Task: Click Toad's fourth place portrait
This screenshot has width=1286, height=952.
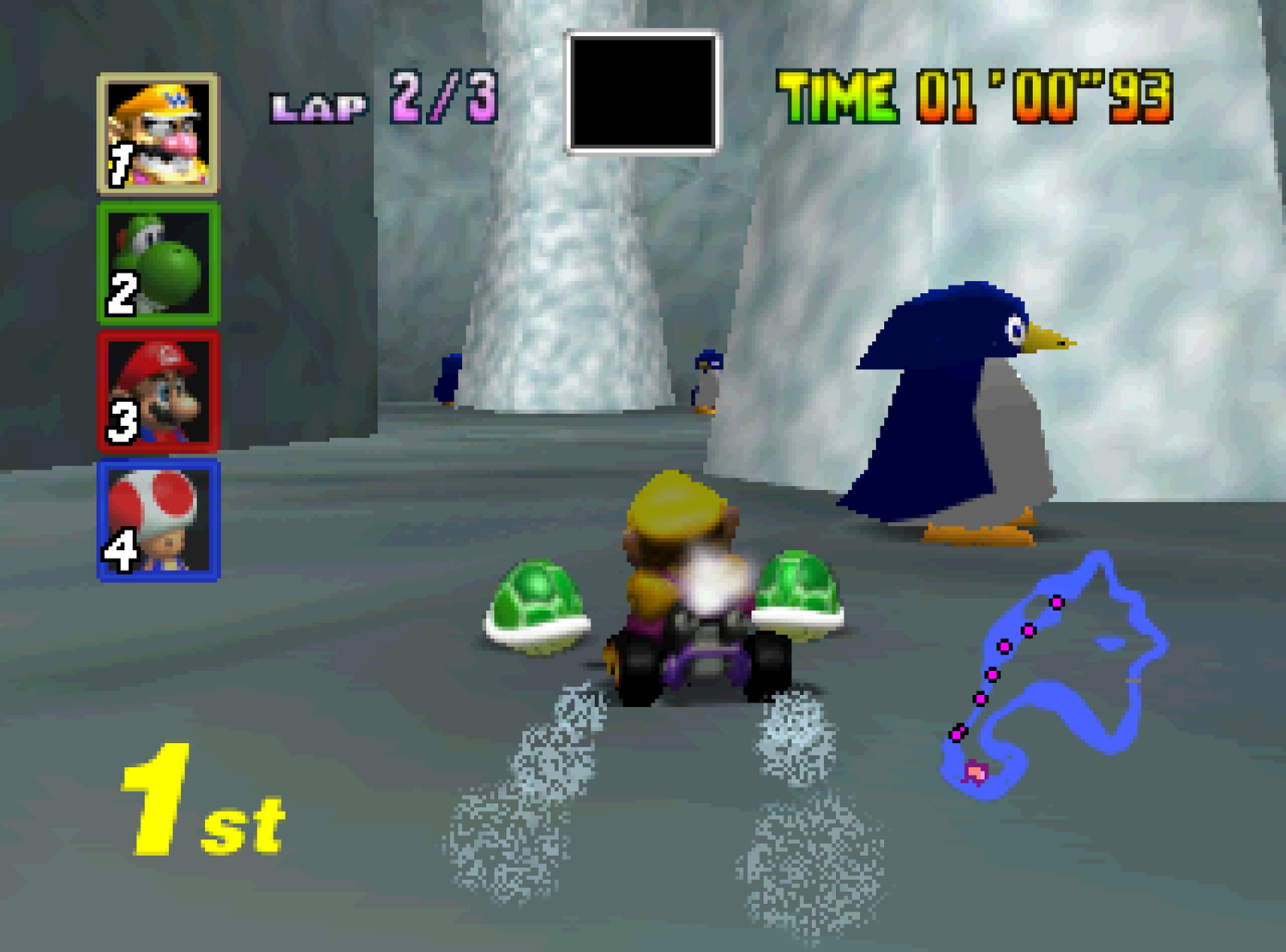Action: (159, 523)
